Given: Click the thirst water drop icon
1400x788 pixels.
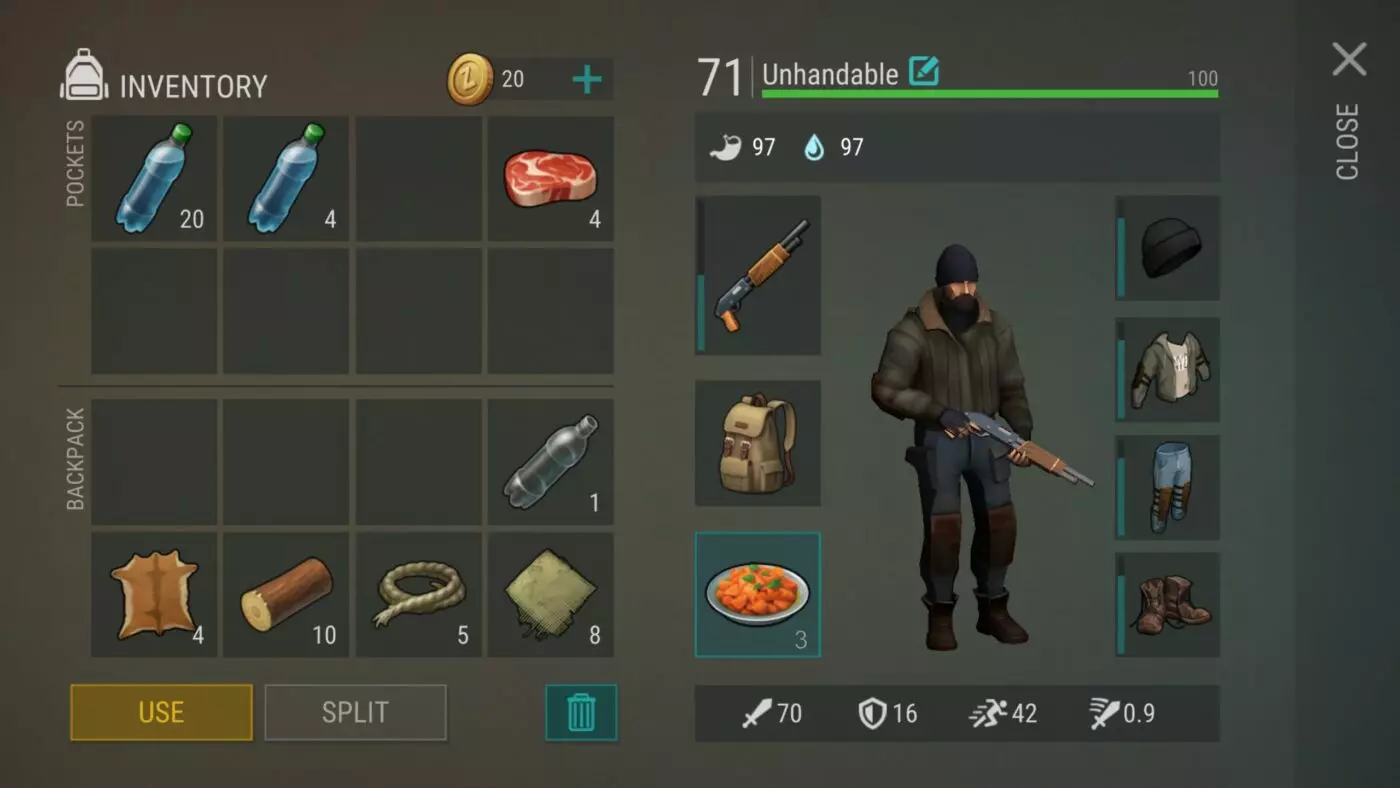Looking at the screenshot, I should (x=815, y=147).
